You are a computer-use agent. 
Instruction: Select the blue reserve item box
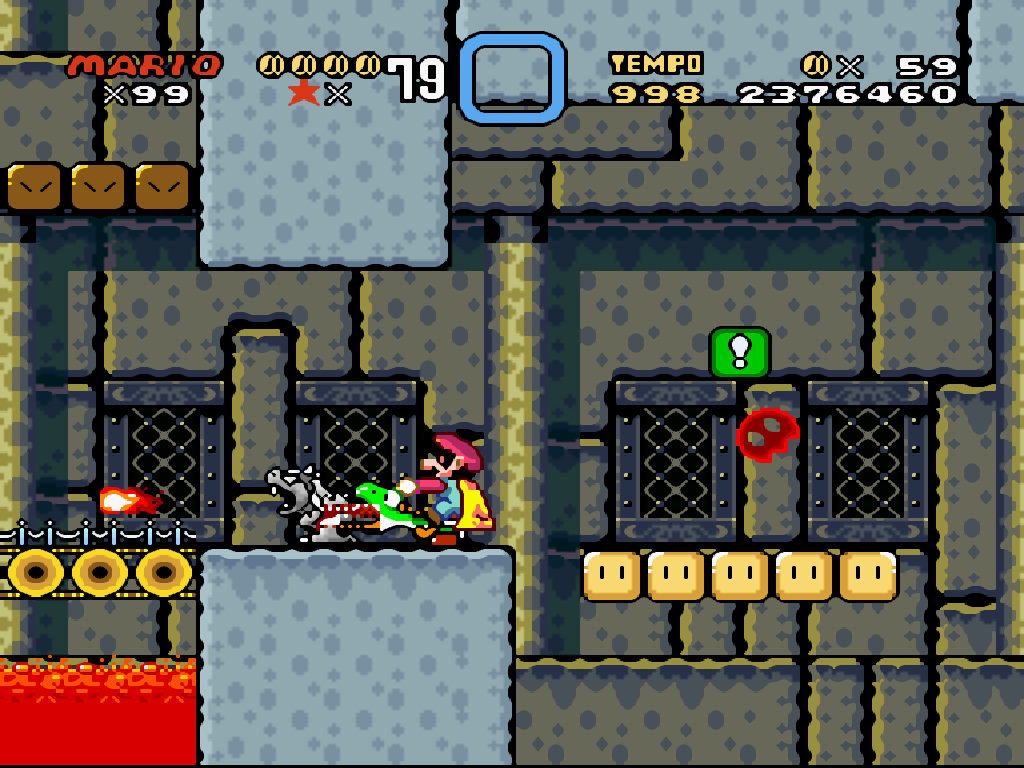pyautogui.click(x=512, y=78)
